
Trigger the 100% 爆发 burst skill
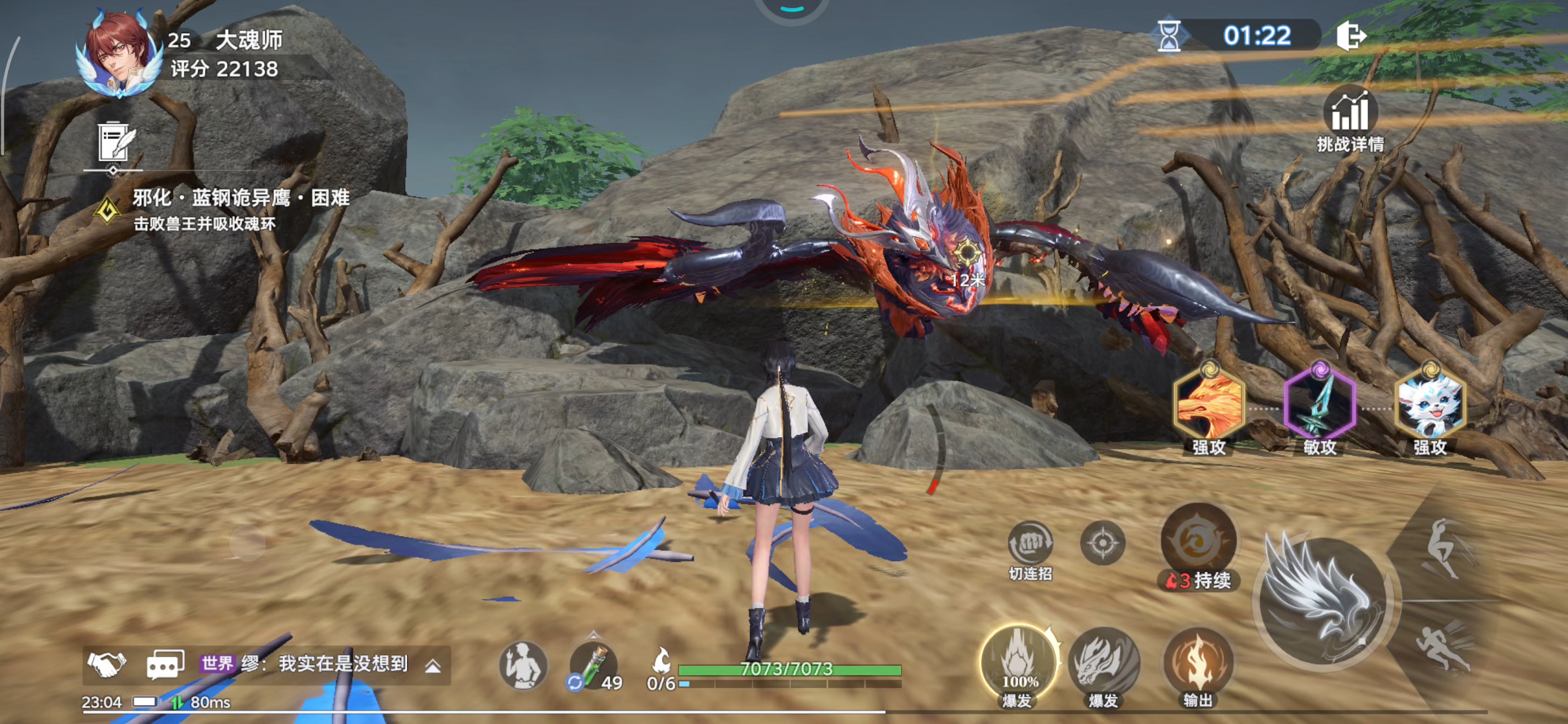coord(1018,663)
